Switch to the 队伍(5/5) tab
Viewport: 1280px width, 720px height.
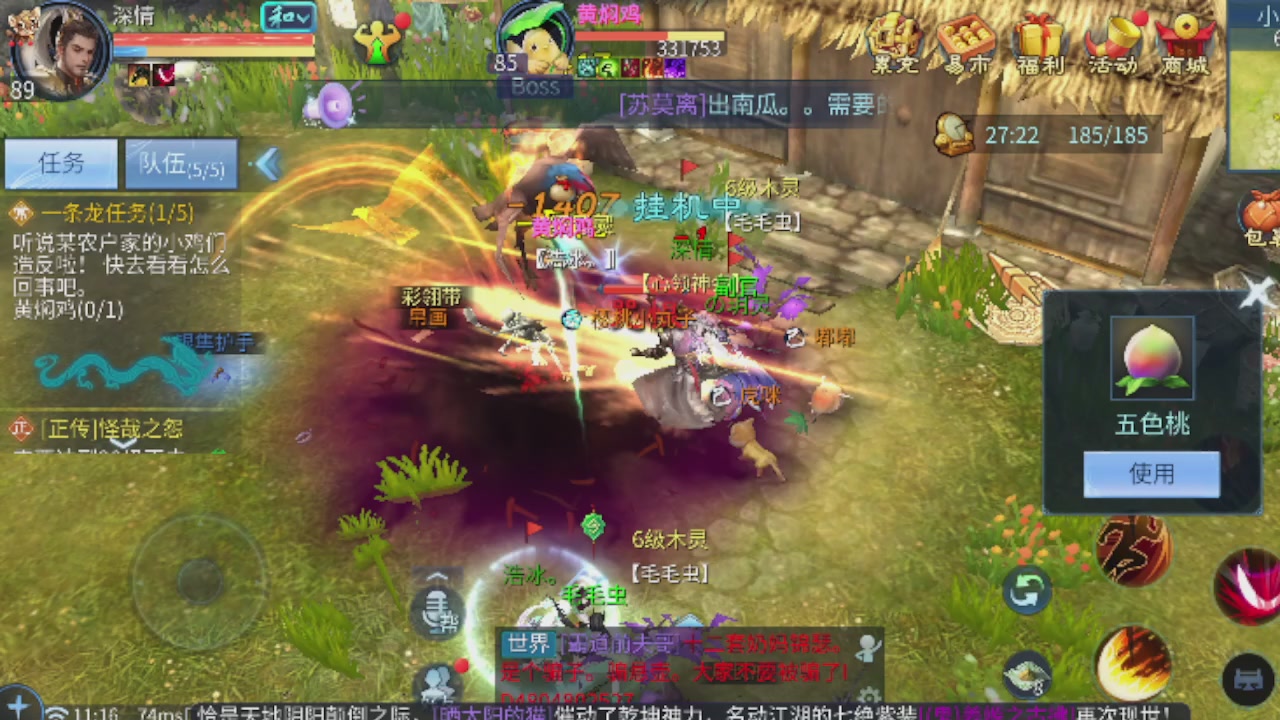180,164
